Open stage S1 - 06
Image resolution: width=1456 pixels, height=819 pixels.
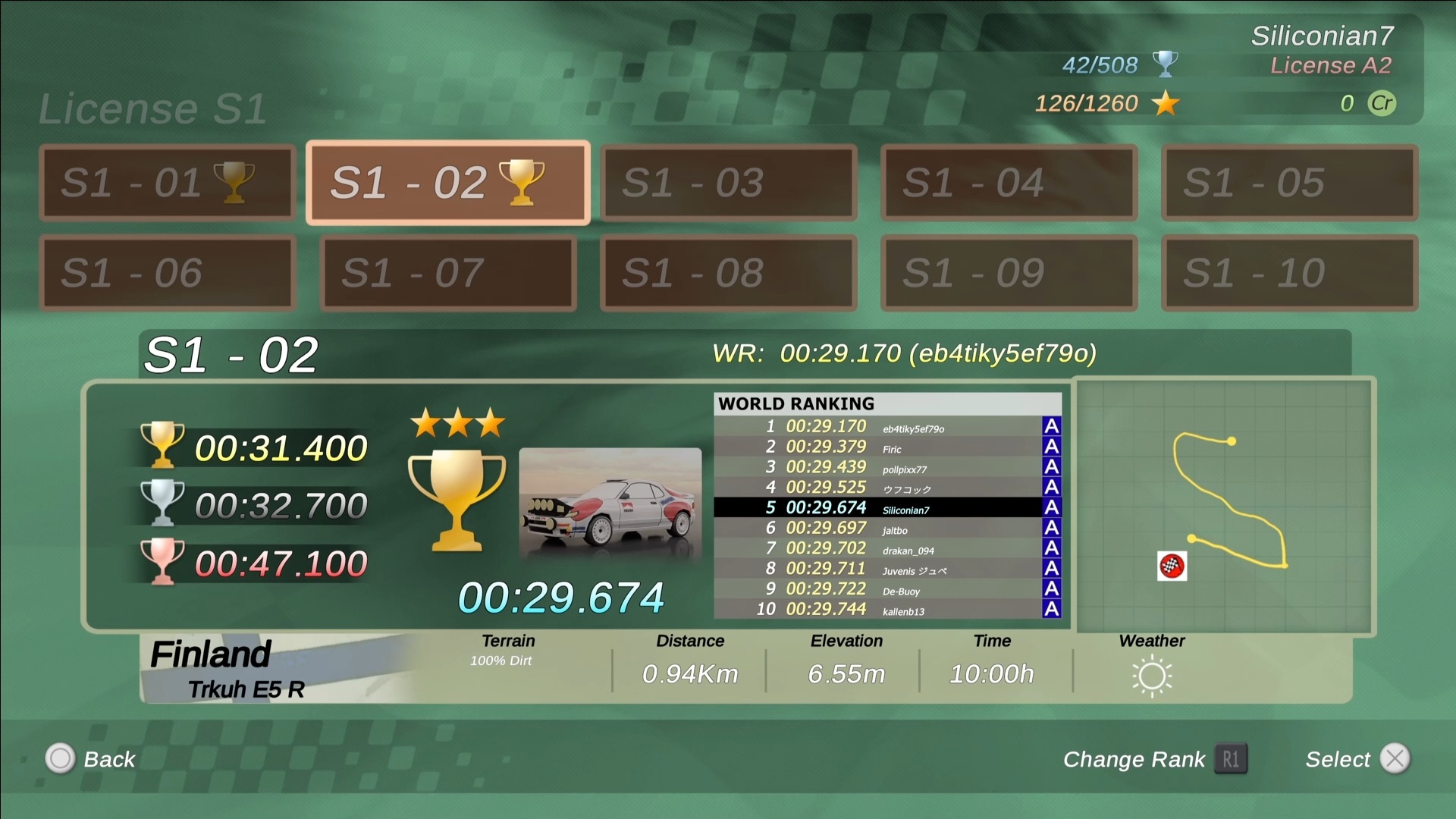click(167, 273)
